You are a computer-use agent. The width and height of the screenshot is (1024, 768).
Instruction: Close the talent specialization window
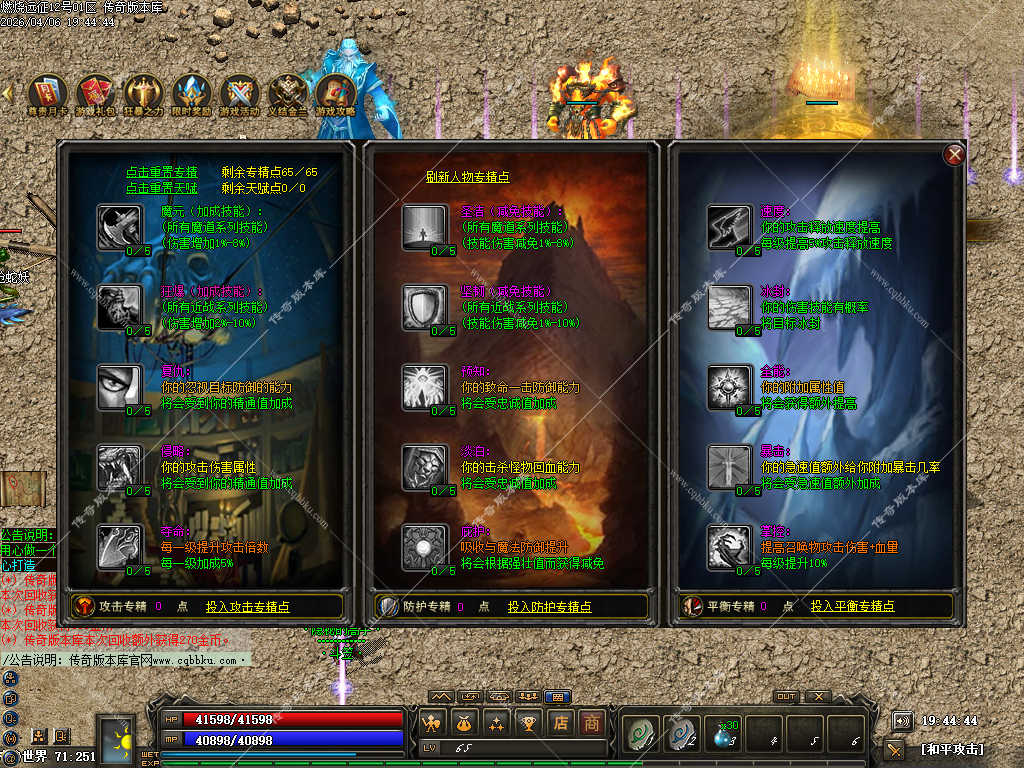pyautogui.click(x=955, y=154)
